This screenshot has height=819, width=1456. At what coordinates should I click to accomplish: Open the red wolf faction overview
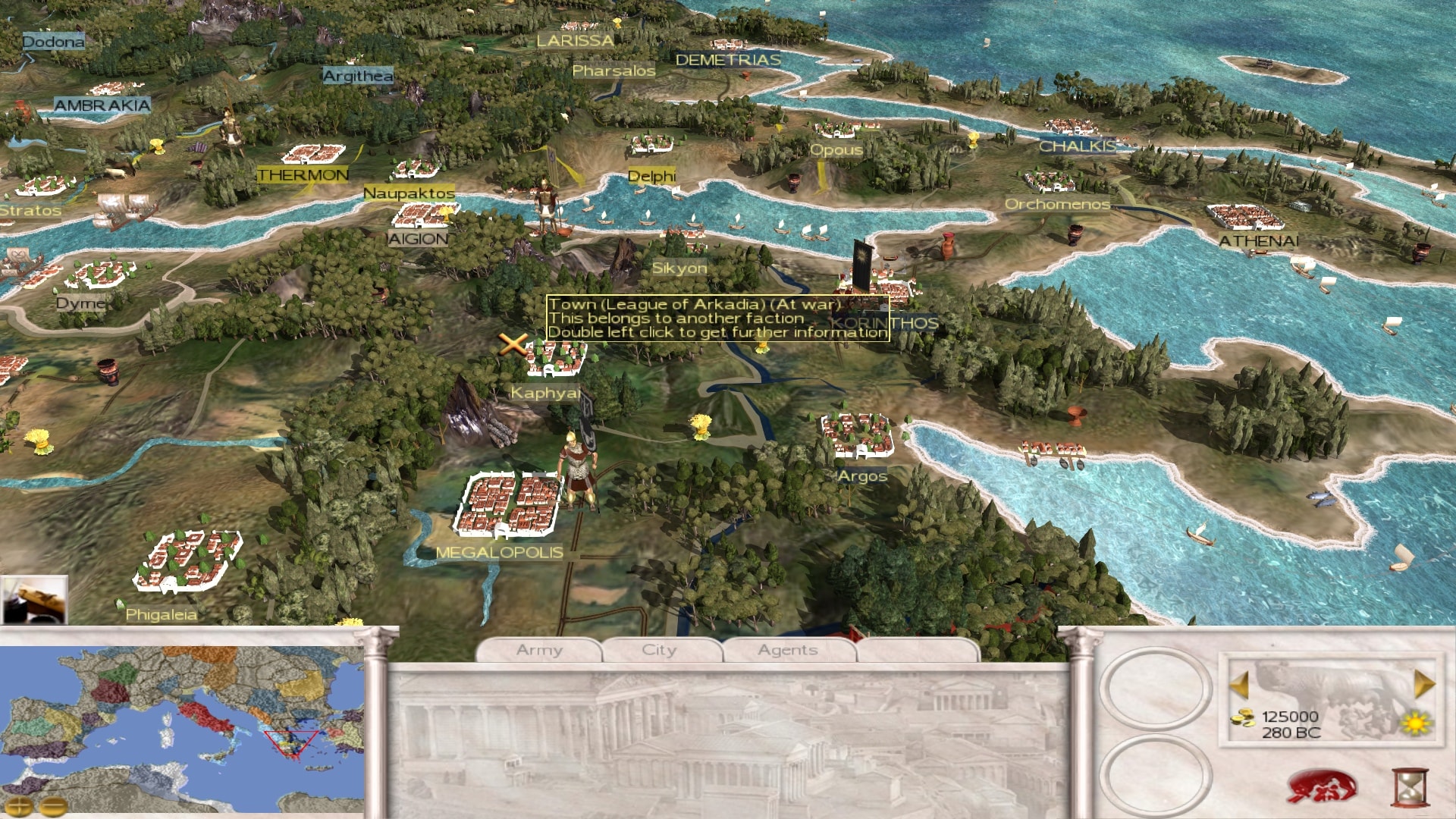pos(1321,787)
